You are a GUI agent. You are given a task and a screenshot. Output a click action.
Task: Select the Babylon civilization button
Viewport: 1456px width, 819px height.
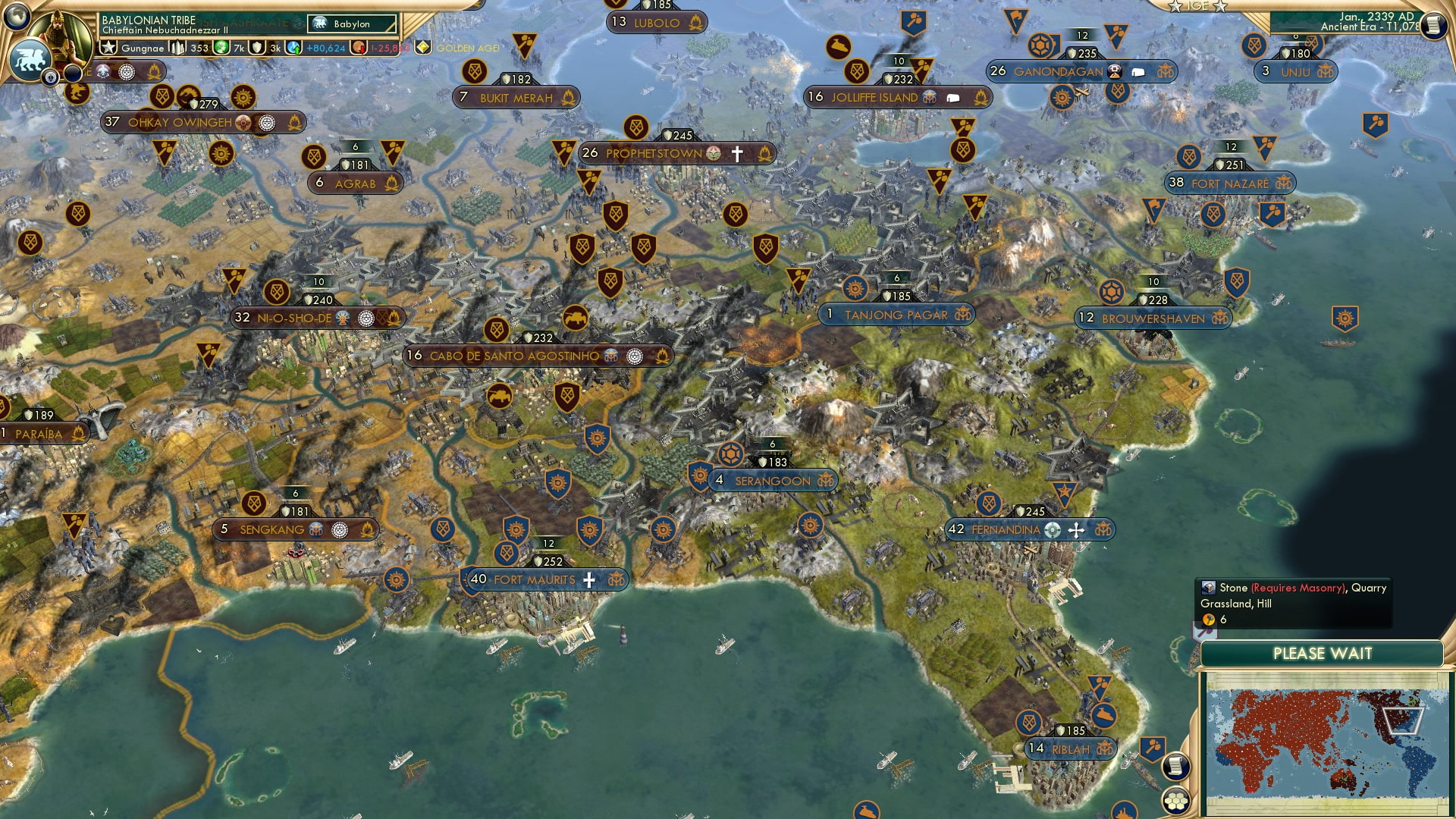point(352,24)
